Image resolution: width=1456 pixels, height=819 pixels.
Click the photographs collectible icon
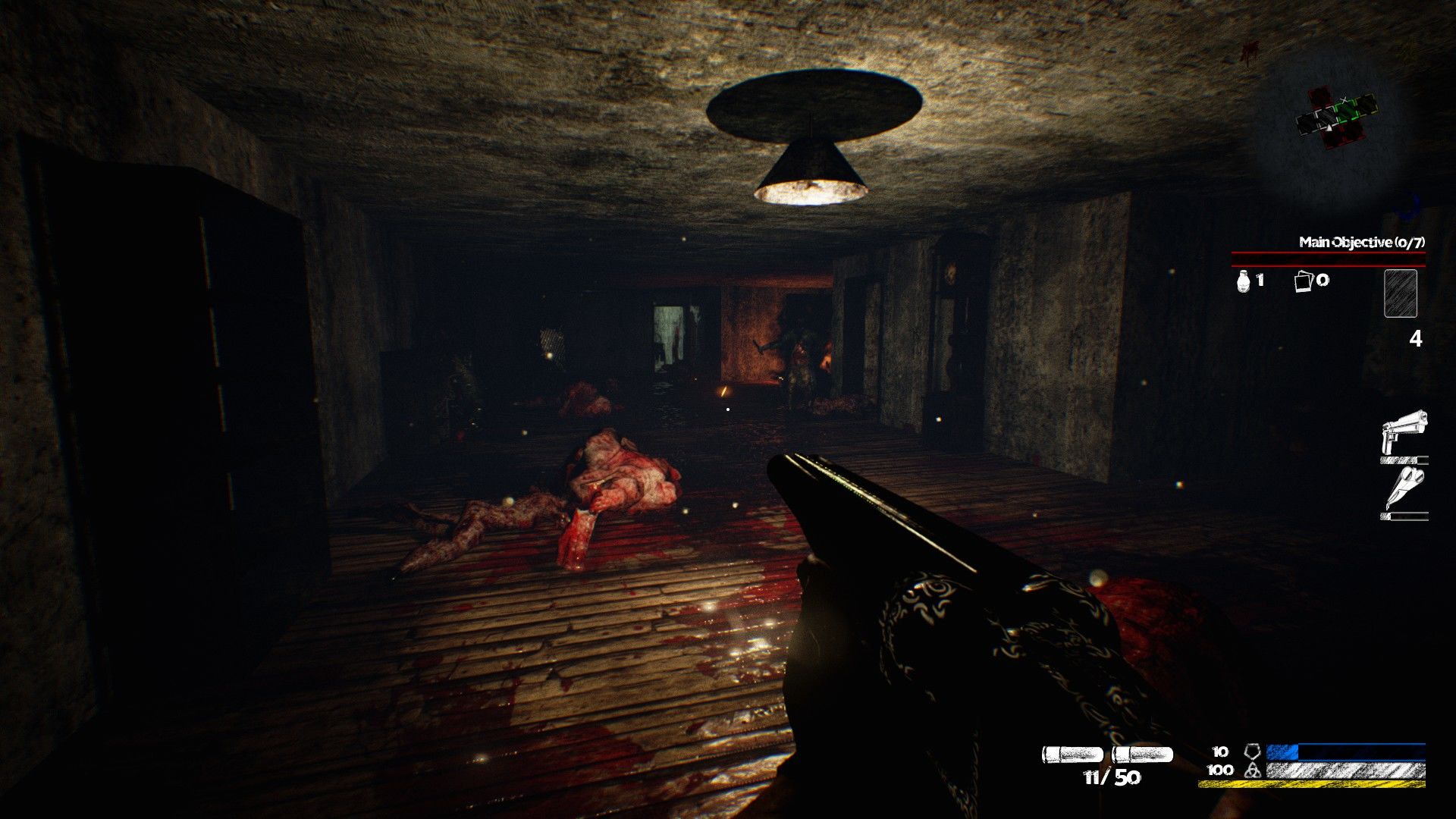pyautogui.click(x=1302, y=281)
